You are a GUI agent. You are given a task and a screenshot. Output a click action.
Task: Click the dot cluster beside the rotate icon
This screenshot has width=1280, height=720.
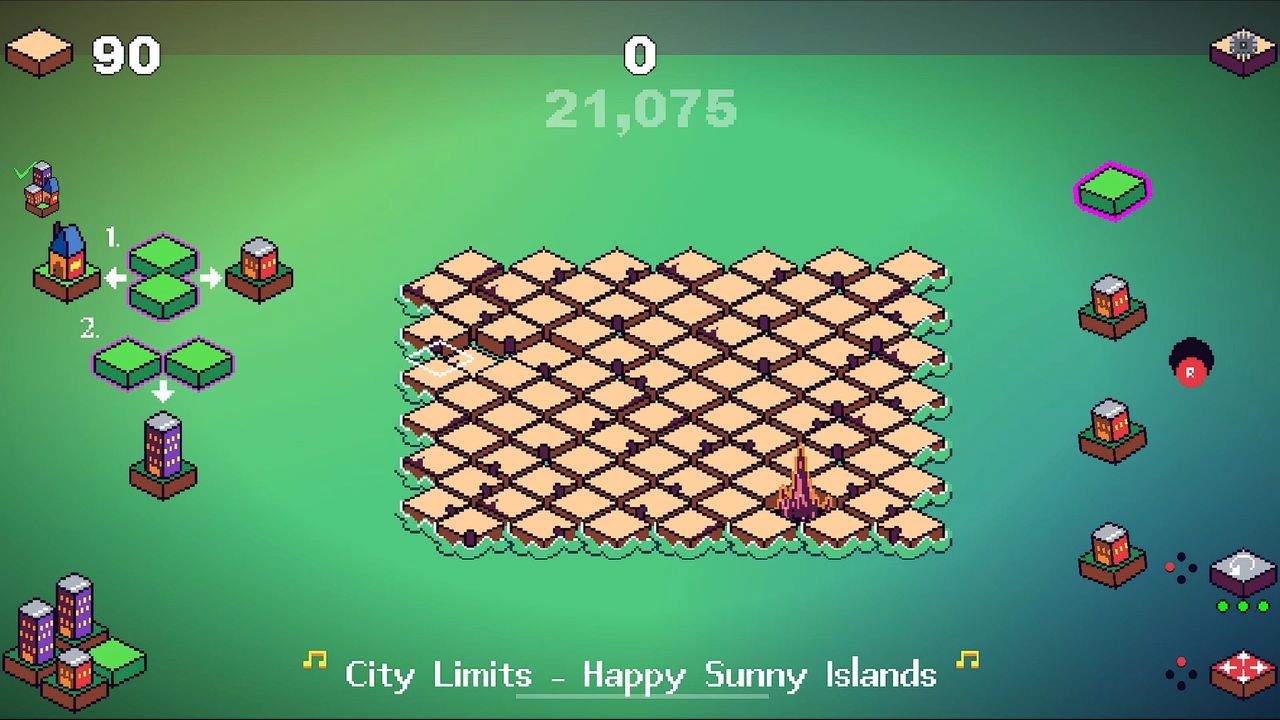(1180, 567)
